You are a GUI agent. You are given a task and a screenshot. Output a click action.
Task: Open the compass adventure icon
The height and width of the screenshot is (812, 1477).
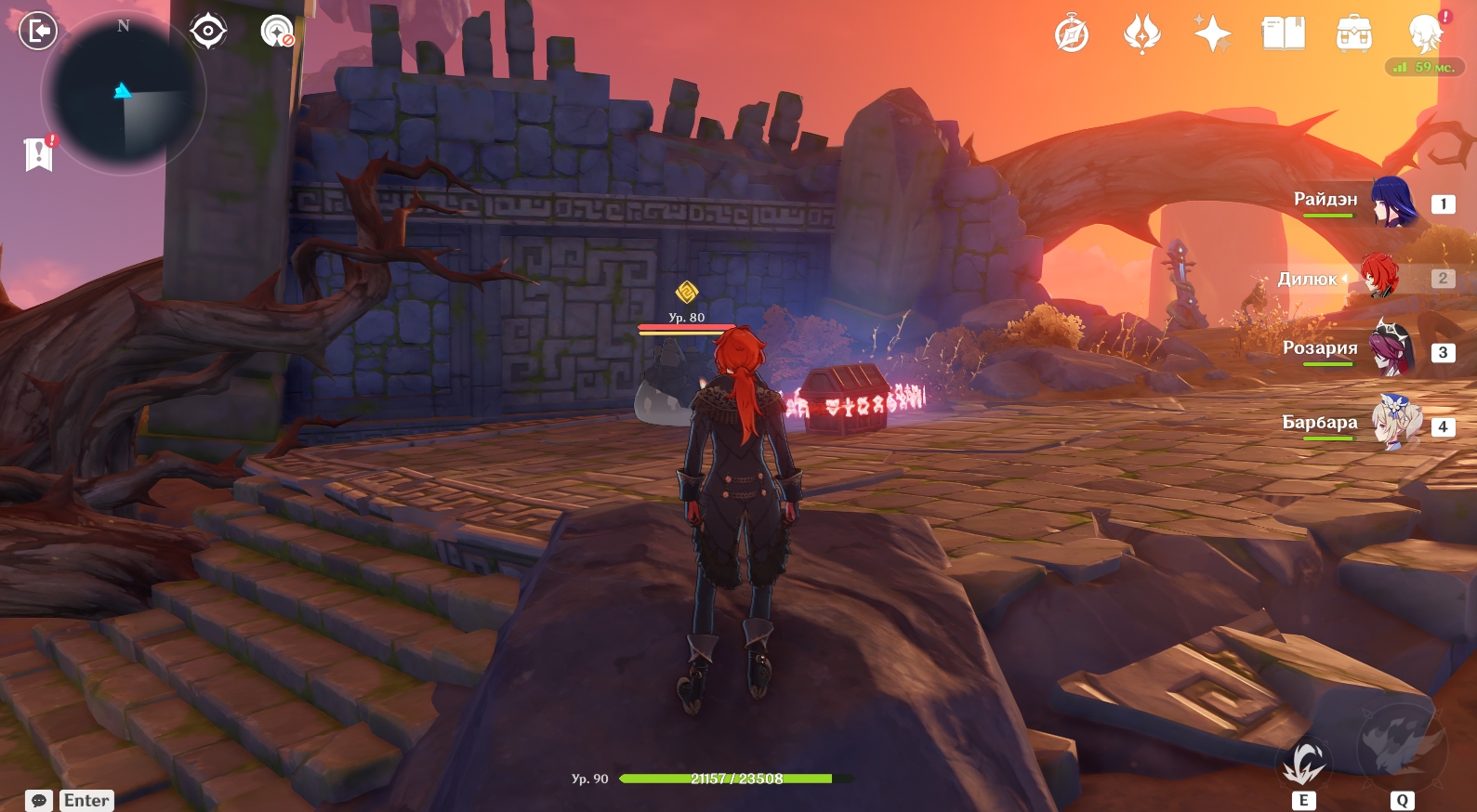pyautogui.click(x=1072, y=34)
